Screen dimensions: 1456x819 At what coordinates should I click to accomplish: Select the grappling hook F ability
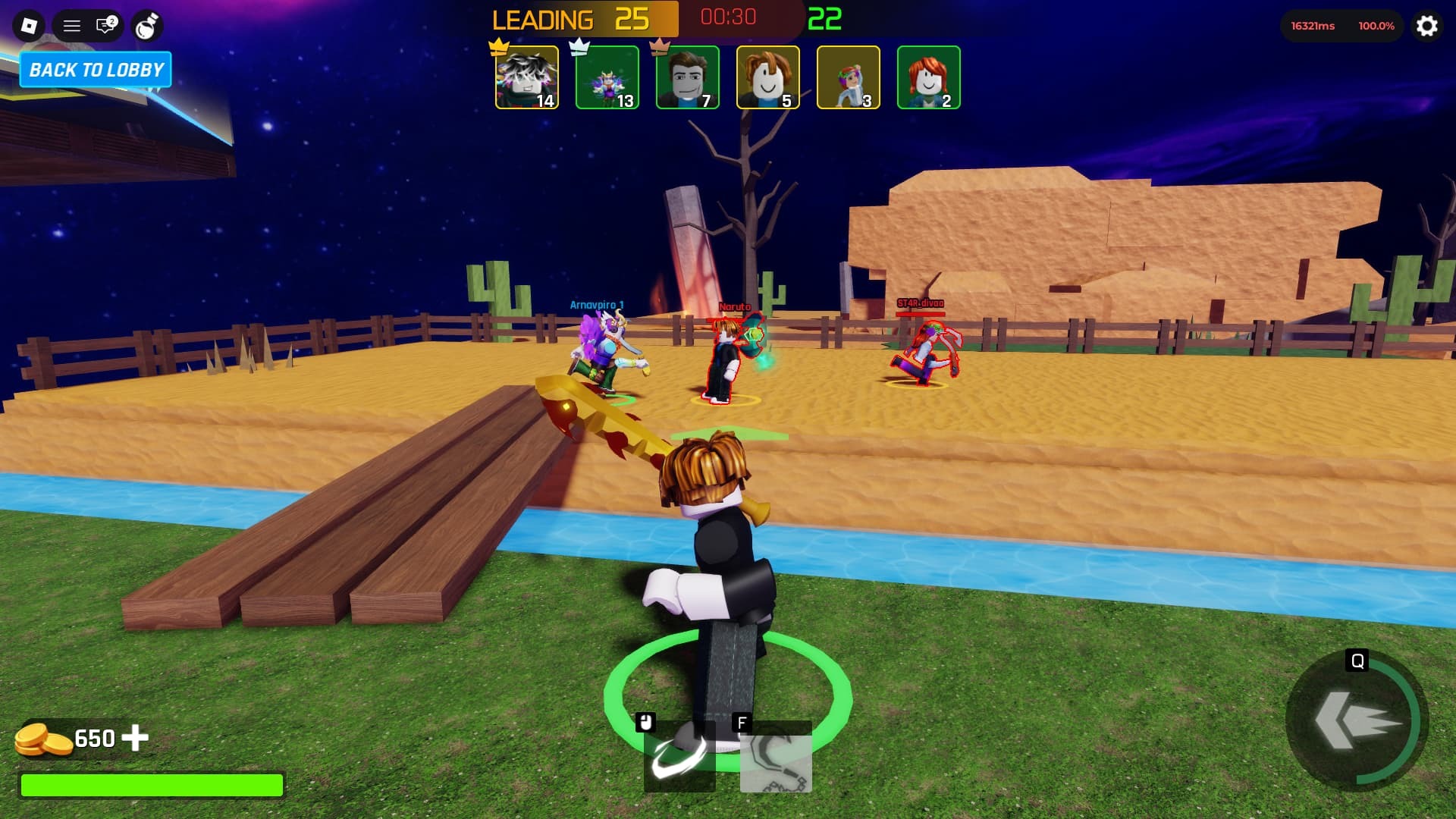775,758
